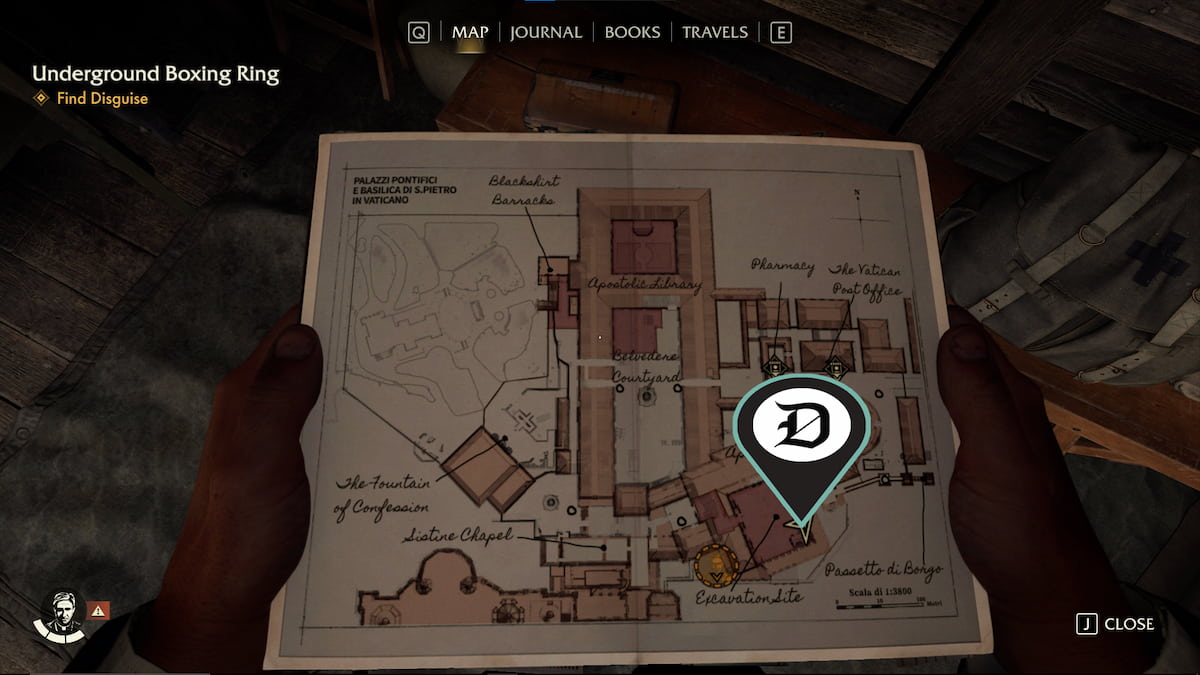Click the gold objective marker by Excavation Site
The height and width of the screenshot is (675, 1200).
716,566
